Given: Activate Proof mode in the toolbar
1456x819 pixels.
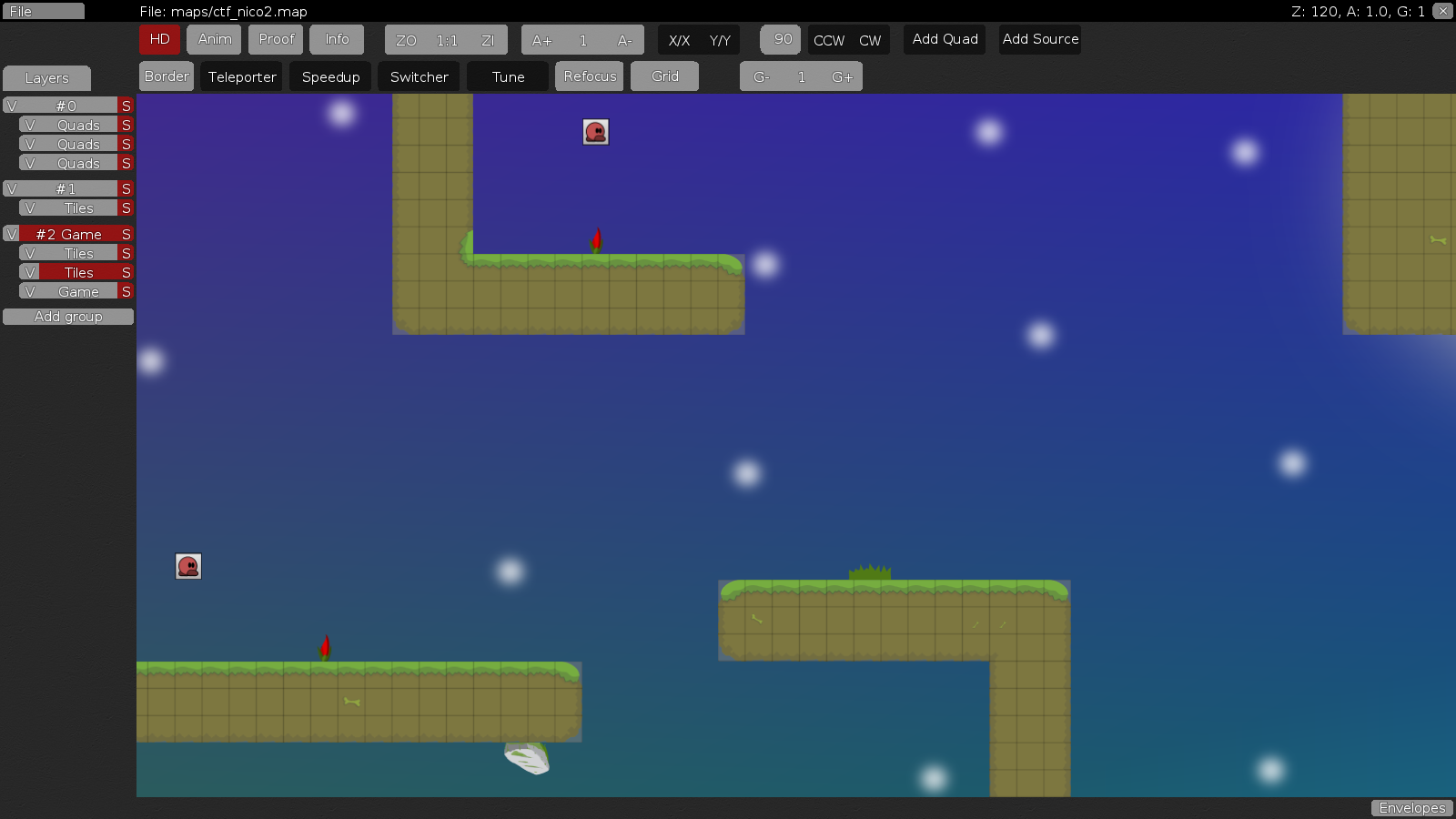Looking at the screenshot, I should [x=275, y=39].
